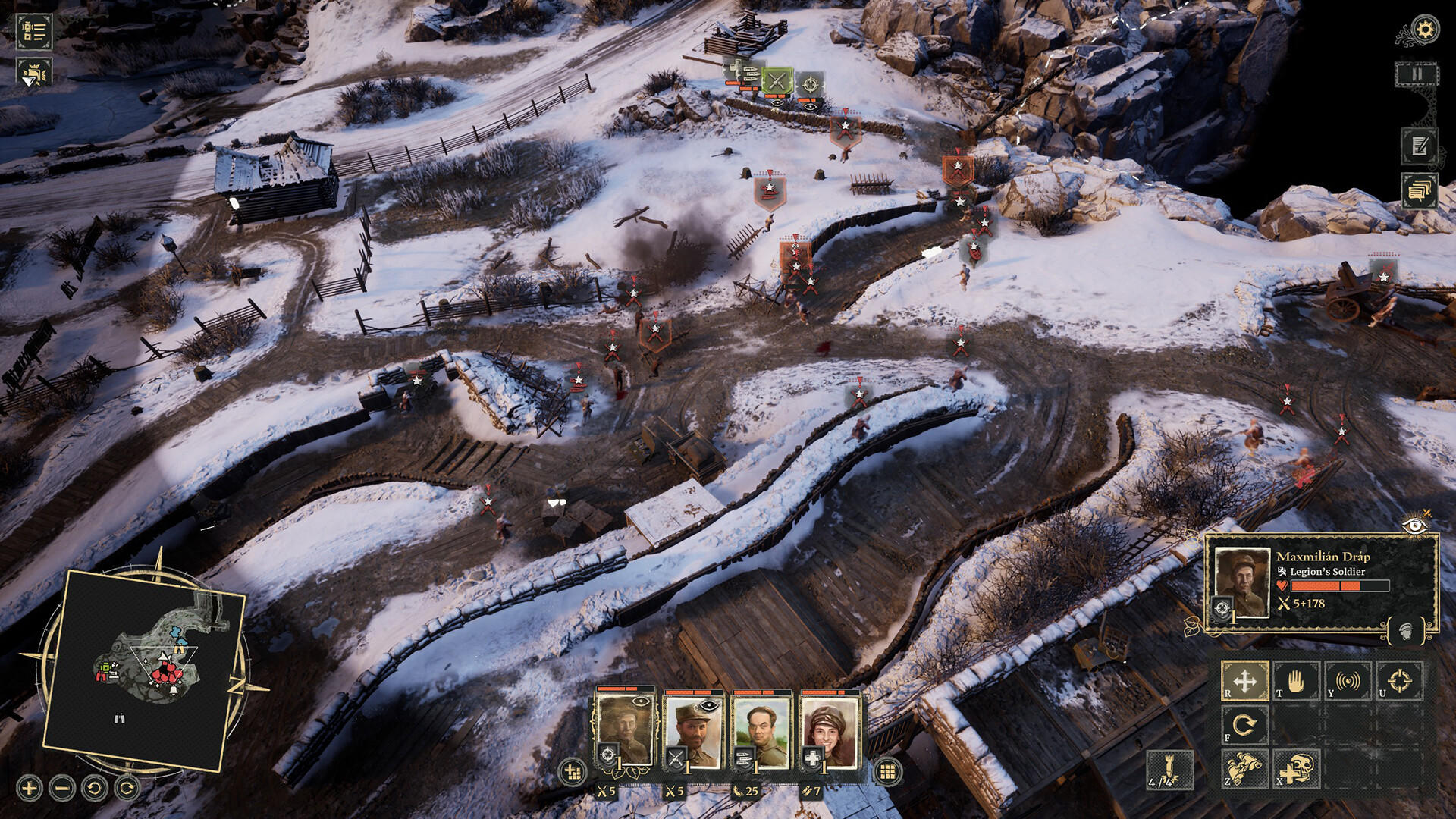Toggle the pause button top-right

(x=1417, y=74)
